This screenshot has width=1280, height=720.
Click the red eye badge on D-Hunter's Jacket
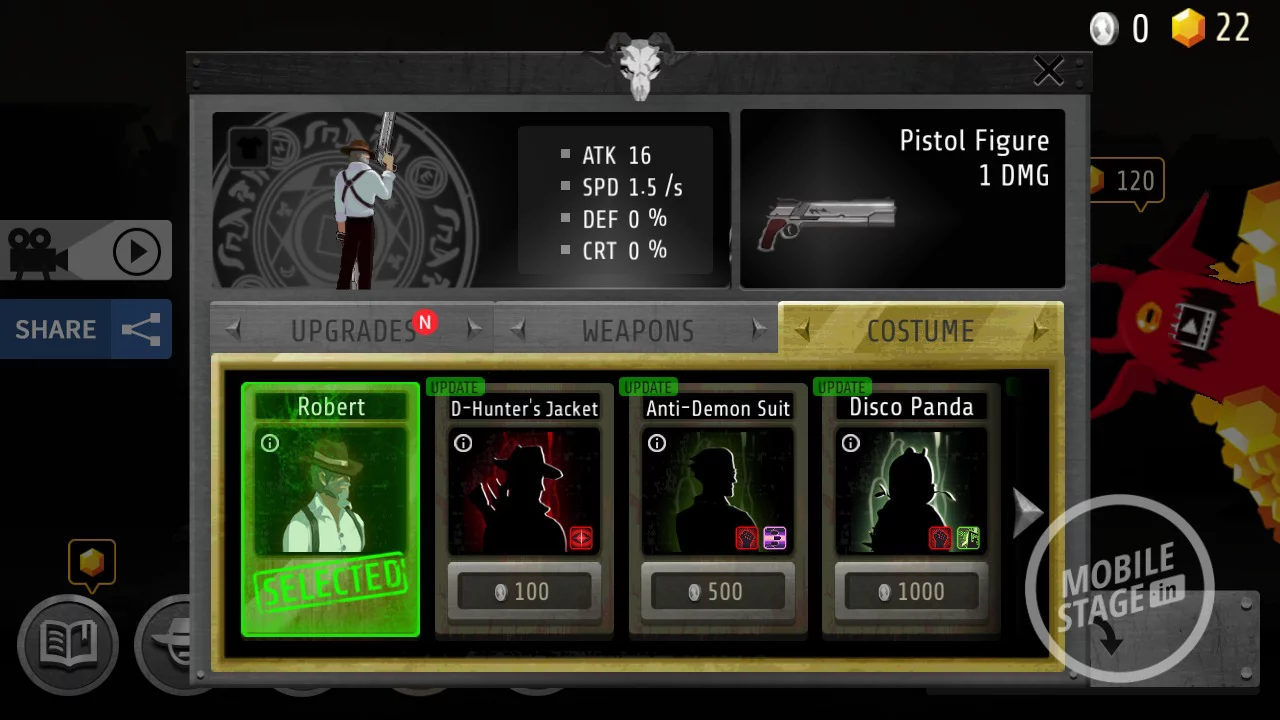point(580,538)
